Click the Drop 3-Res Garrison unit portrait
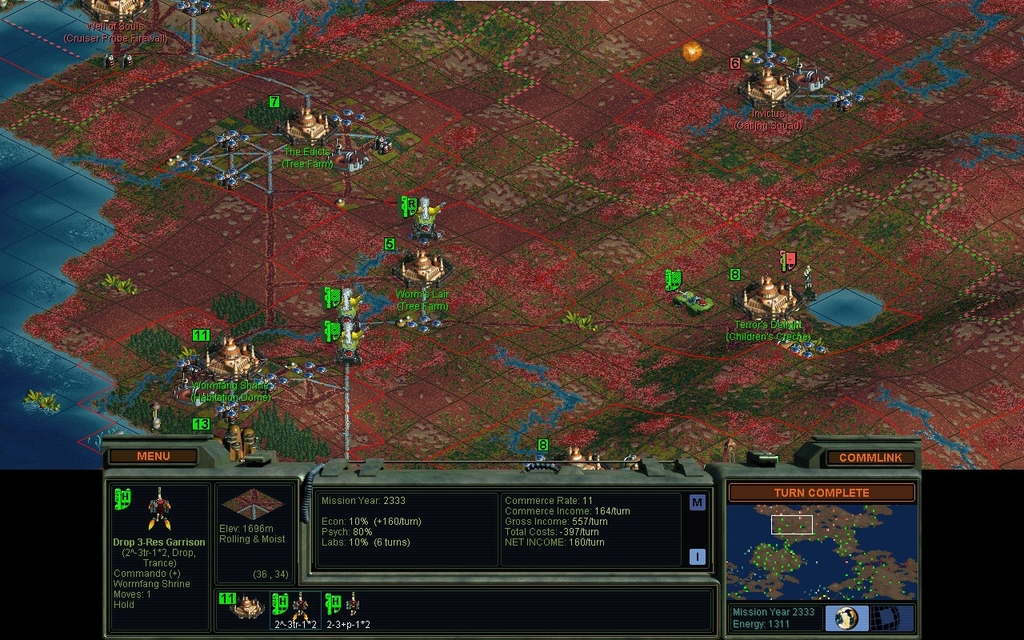This screenshot has height=640, width=1024. (x=159, y=510)
